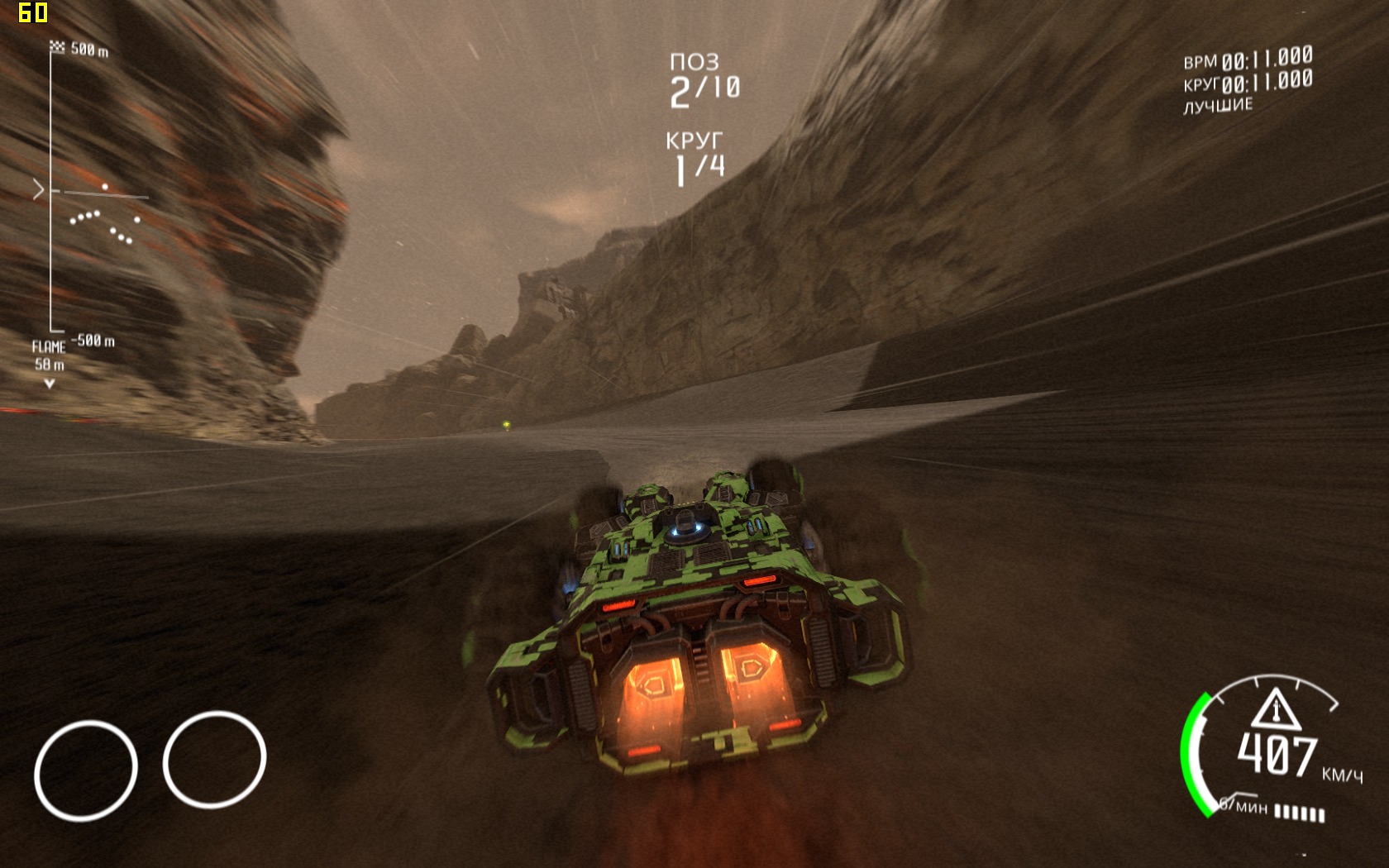Click the vertical race progress tracker
The width and height of the screenshot is (1389, 868).
pyautogui.click(x=52, y=192)
